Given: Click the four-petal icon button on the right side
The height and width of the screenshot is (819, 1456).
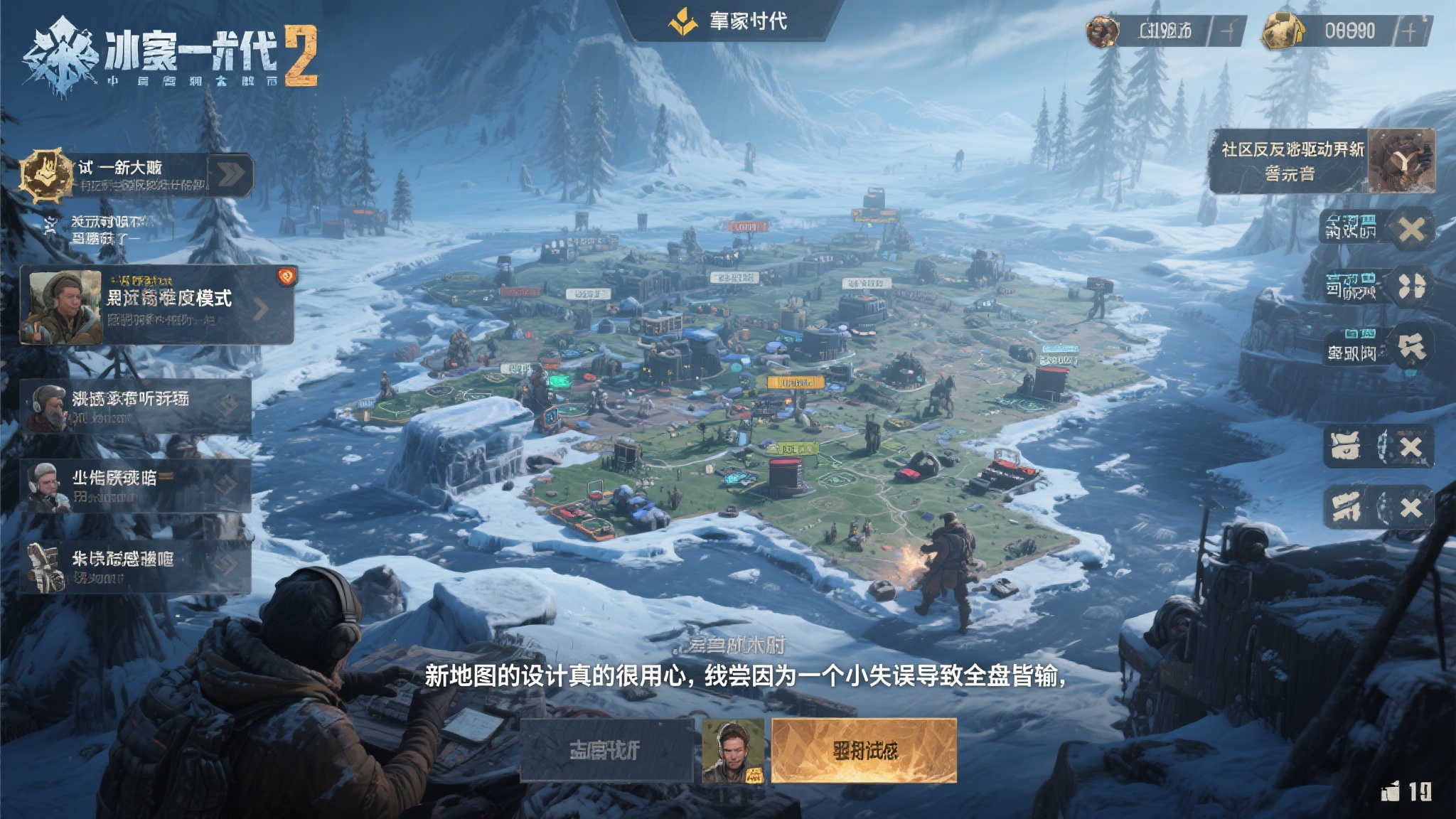Looking at the screenshot, I should (x=1411, y=287).
